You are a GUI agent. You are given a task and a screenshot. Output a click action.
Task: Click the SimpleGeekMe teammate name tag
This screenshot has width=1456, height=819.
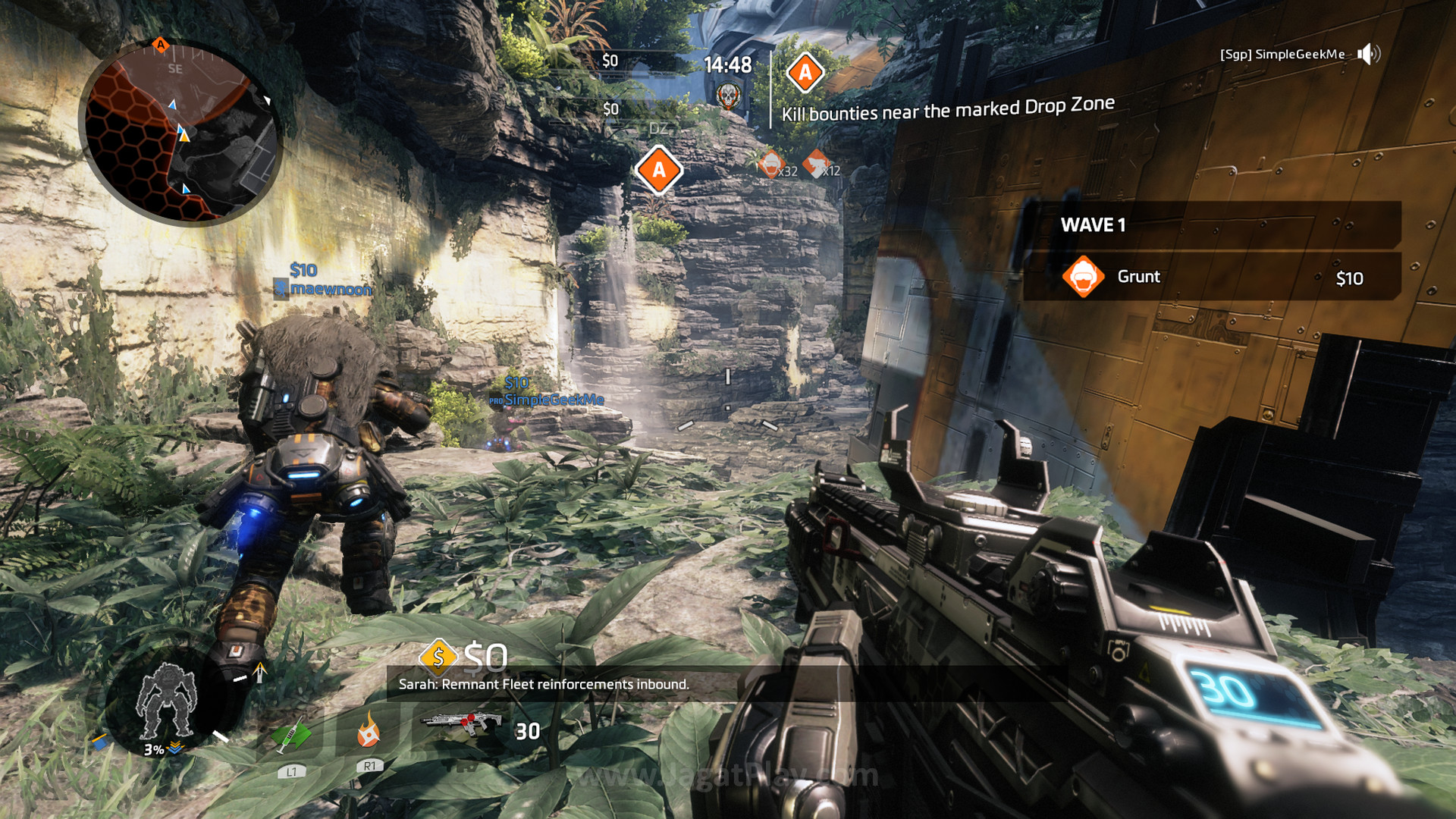tap(554, 400)
